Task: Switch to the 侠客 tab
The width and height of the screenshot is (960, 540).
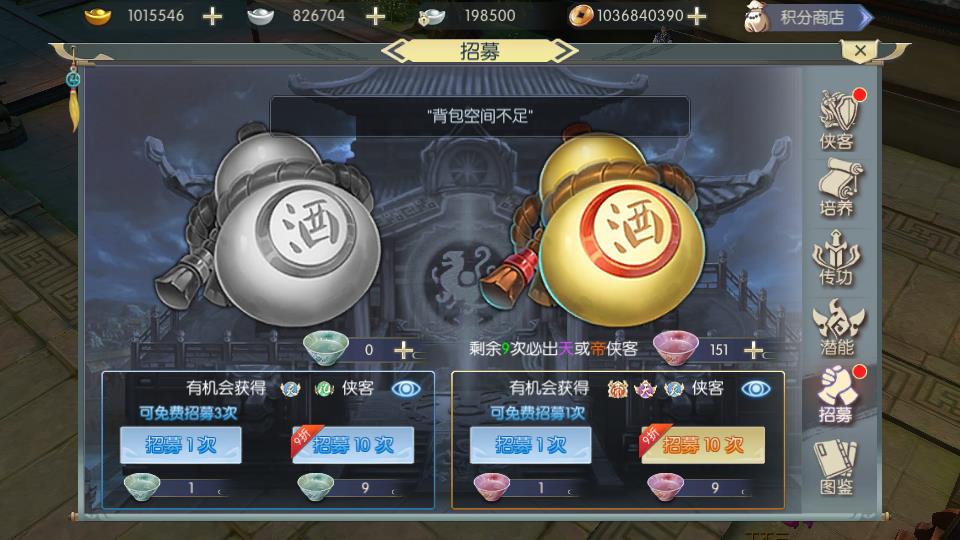Action: tap(837, 120)
